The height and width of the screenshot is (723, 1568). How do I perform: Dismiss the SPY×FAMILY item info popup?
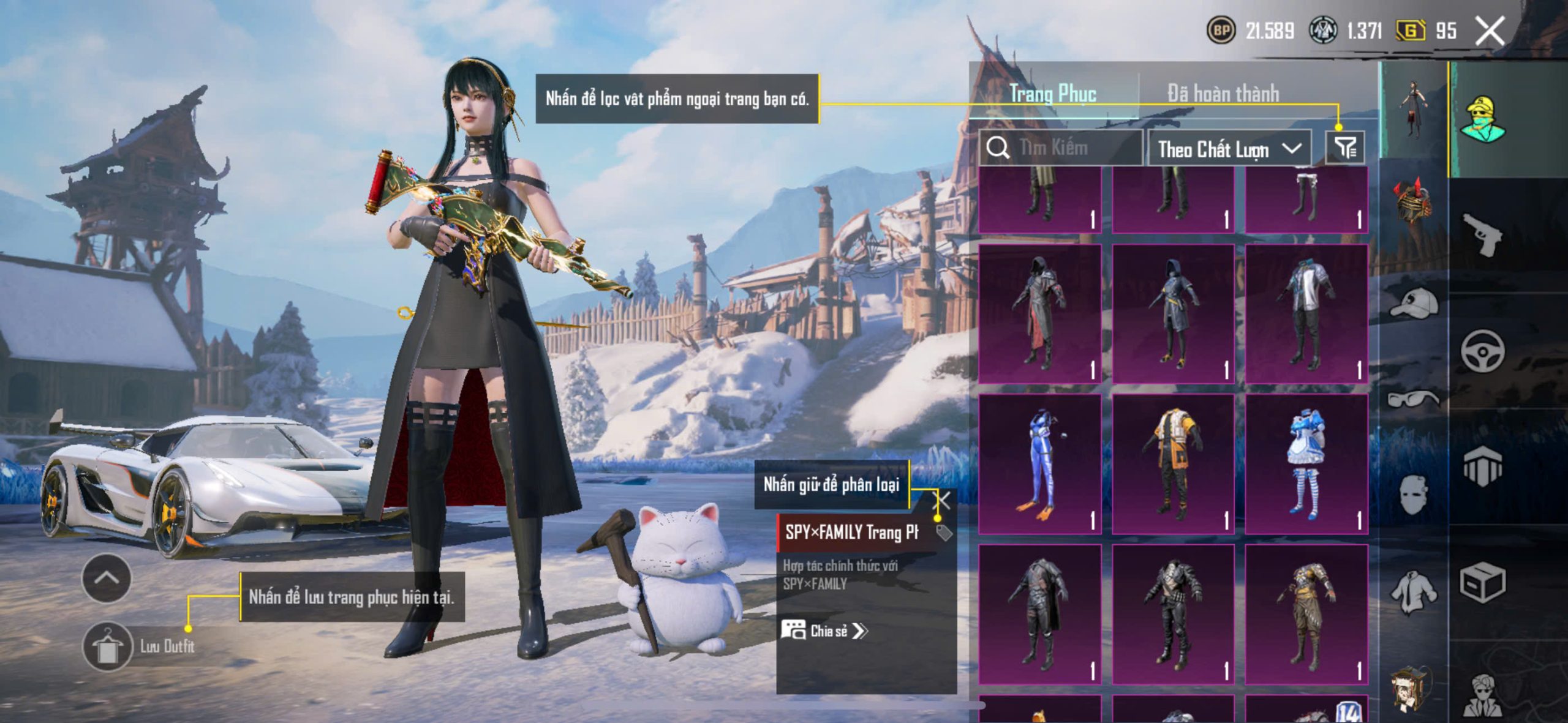tap(943, 501)
